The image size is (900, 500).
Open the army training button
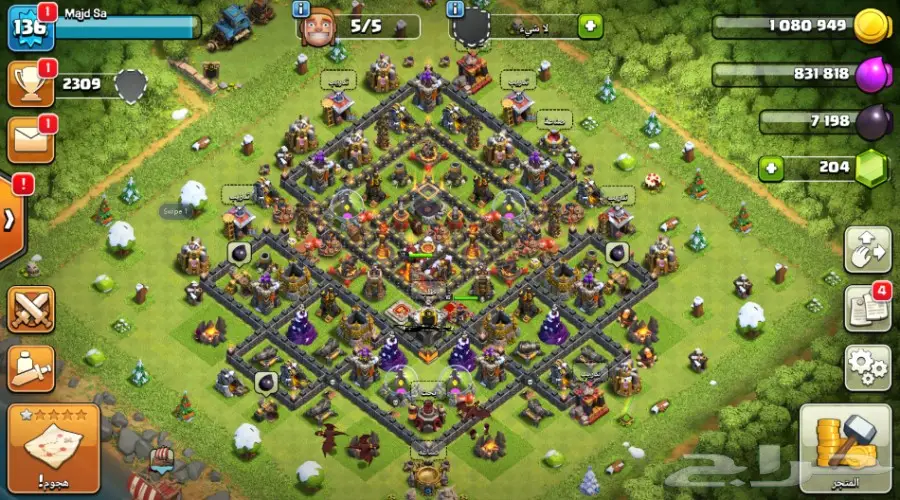30,369
